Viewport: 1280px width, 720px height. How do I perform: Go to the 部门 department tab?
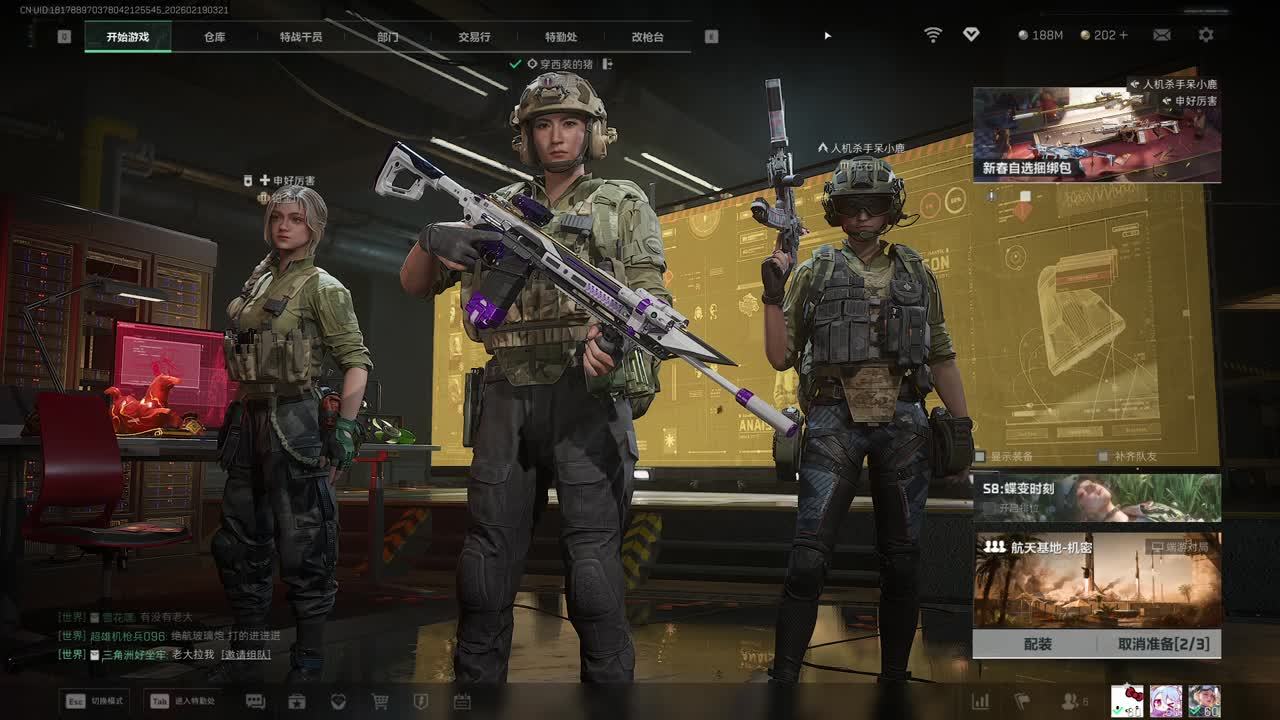[388, 37]
